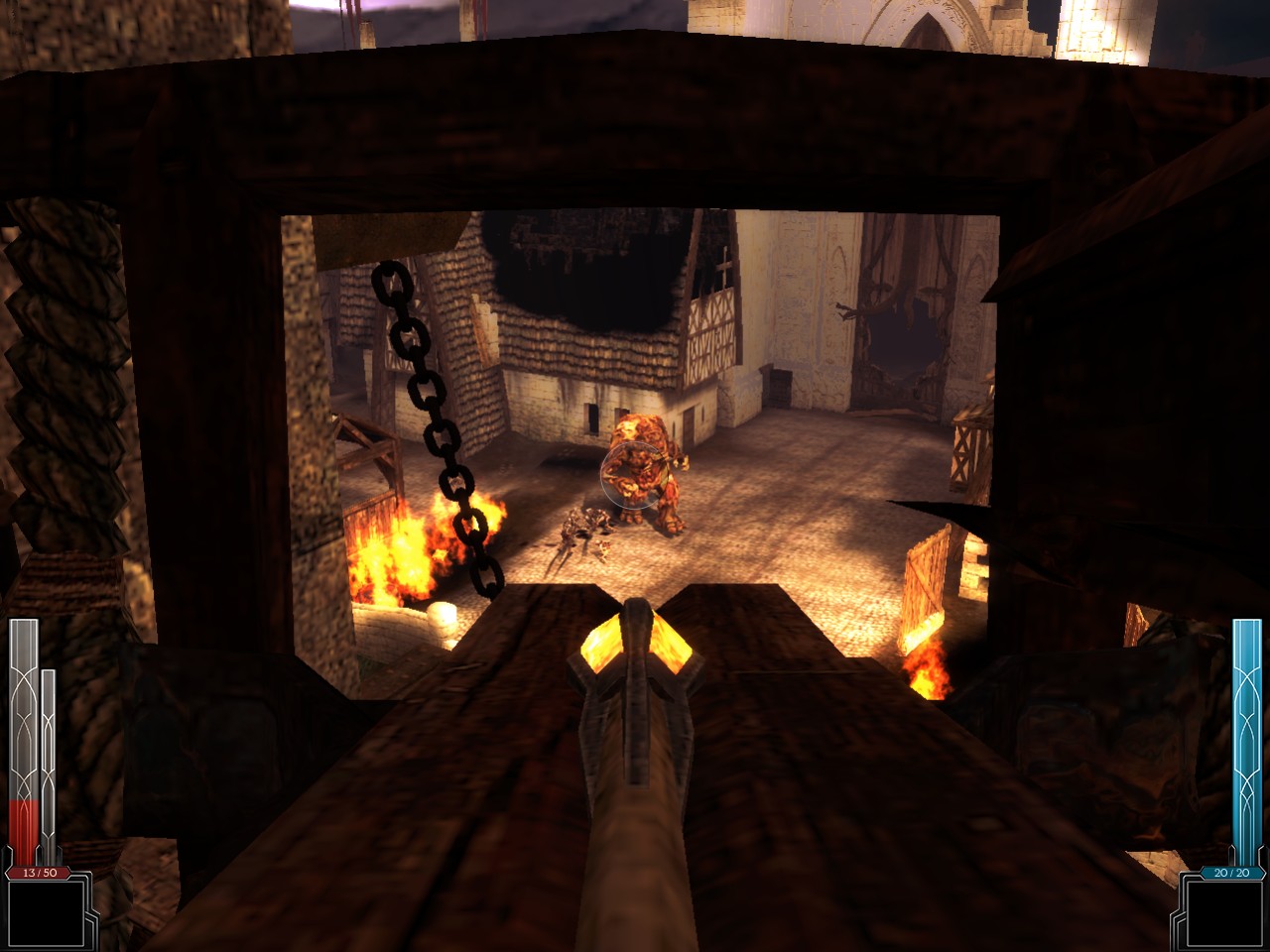Open the weapon counter plaque reading 13/50
This screenshot has width=1270, height=952.
point(38,874)
